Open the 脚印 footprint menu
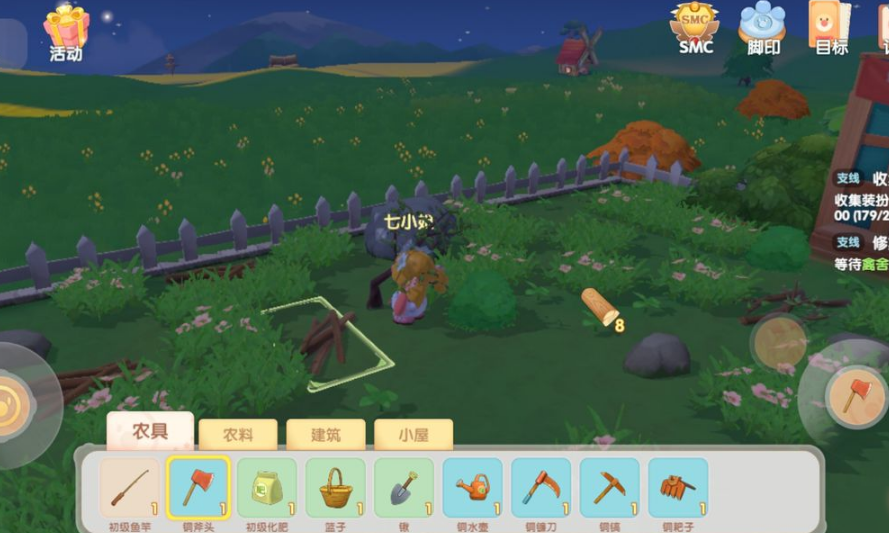889x533 pixels. pos(762,26)
